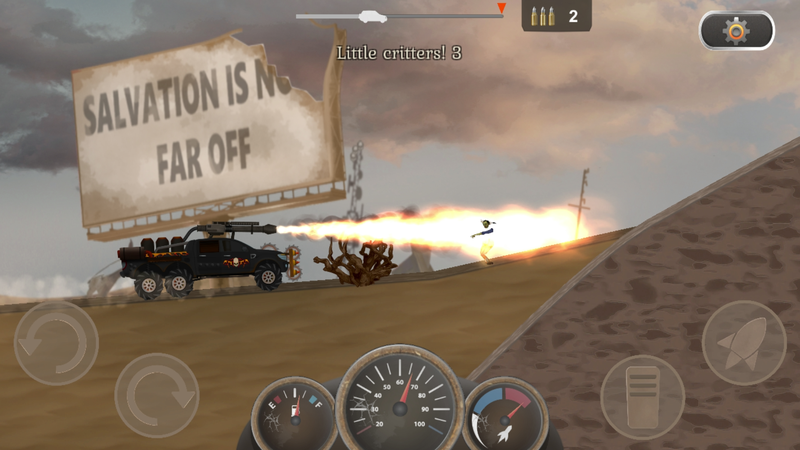The height and width of the screenshot is (450, 800).
Task: Tilt the truck clockwise
Action: pyautogui.click(x=157, y=395)
